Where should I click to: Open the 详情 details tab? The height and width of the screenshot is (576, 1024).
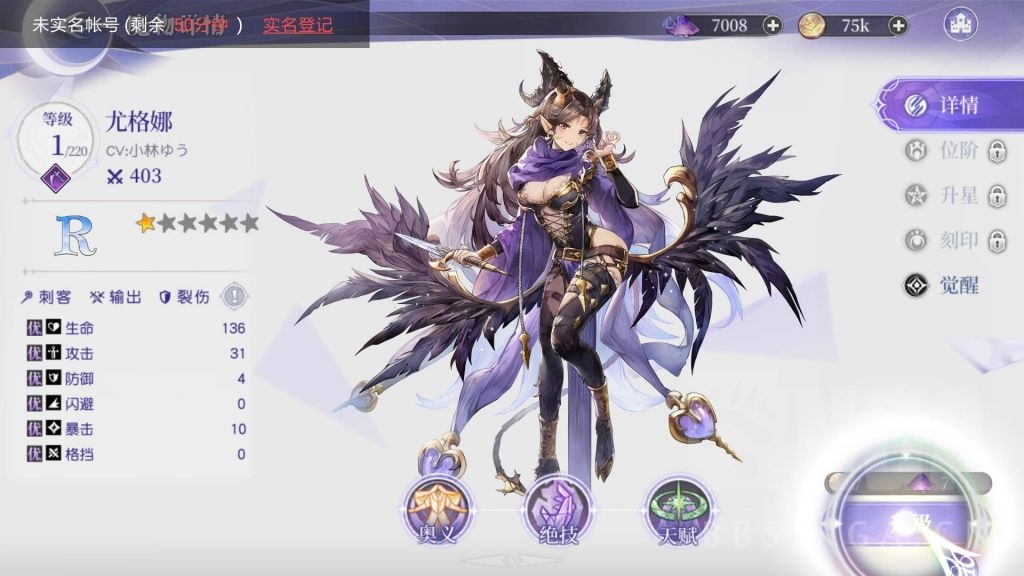944,105
